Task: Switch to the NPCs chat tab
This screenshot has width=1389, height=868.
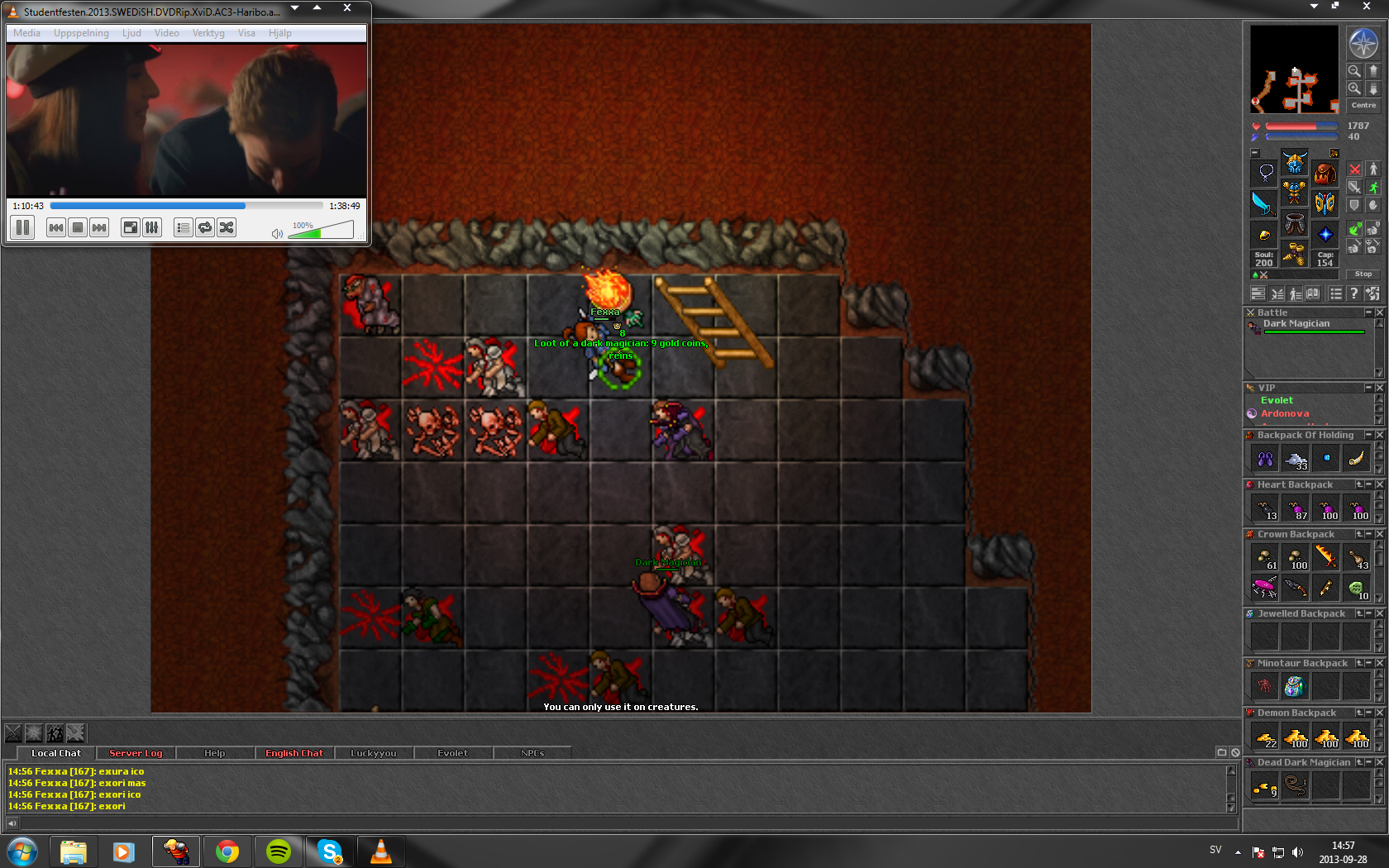Action: [x=532, y=753]
